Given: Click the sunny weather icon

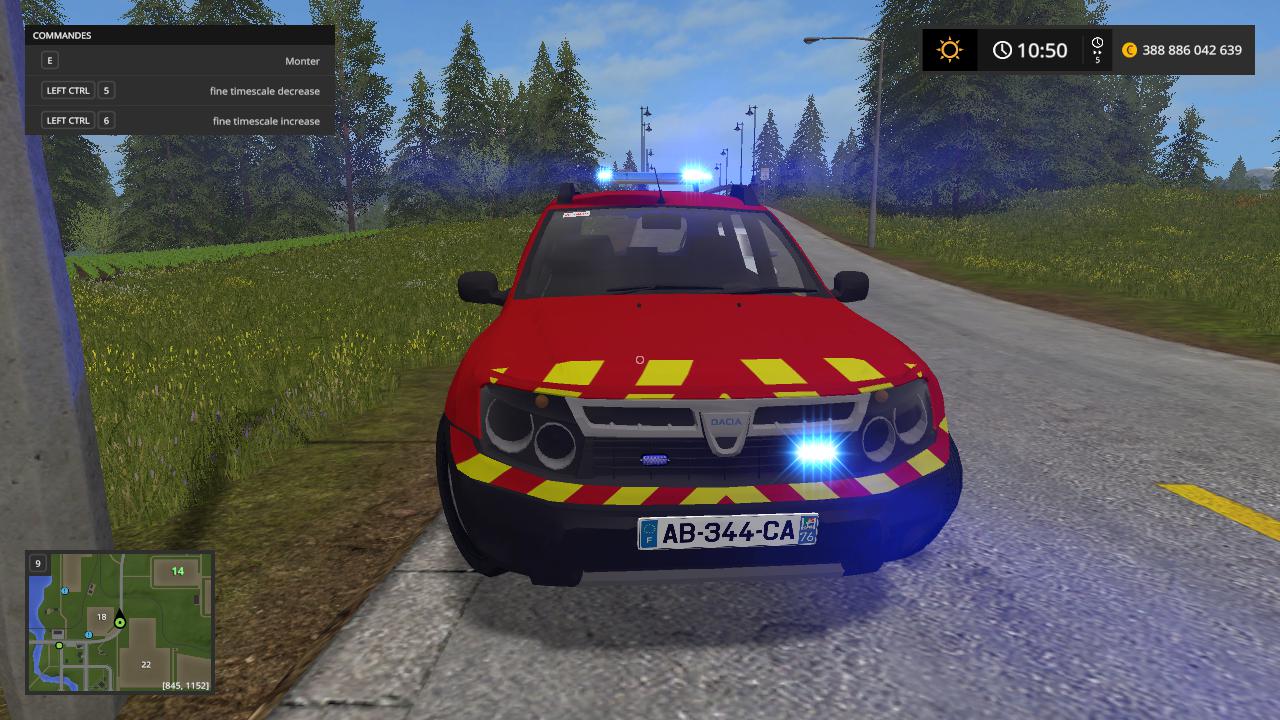Looking at the screenshot, I should (949, 50).
